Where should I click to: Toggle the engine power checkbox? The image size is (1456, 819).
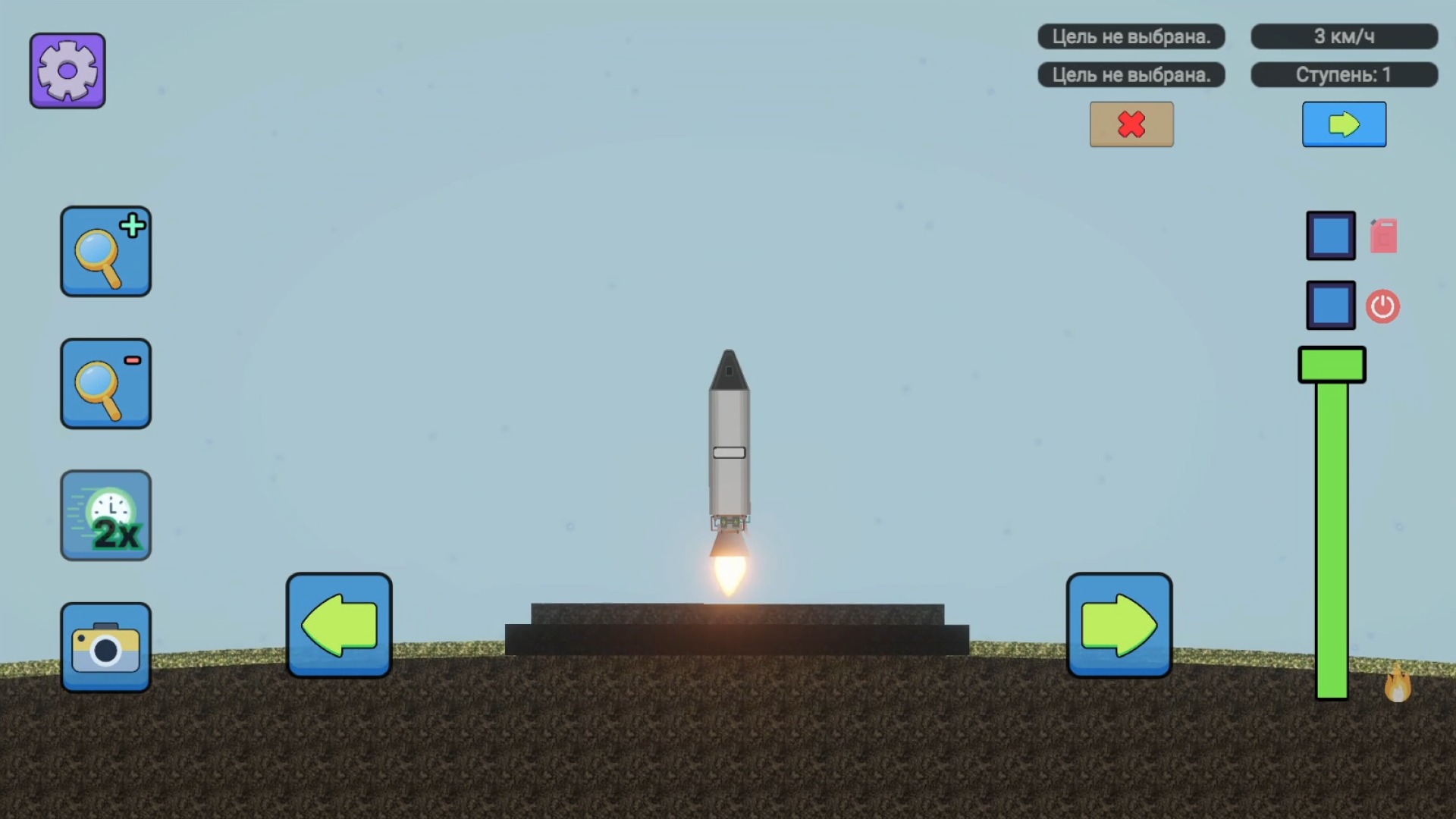pyautogui.click(x=1330, y=306)
